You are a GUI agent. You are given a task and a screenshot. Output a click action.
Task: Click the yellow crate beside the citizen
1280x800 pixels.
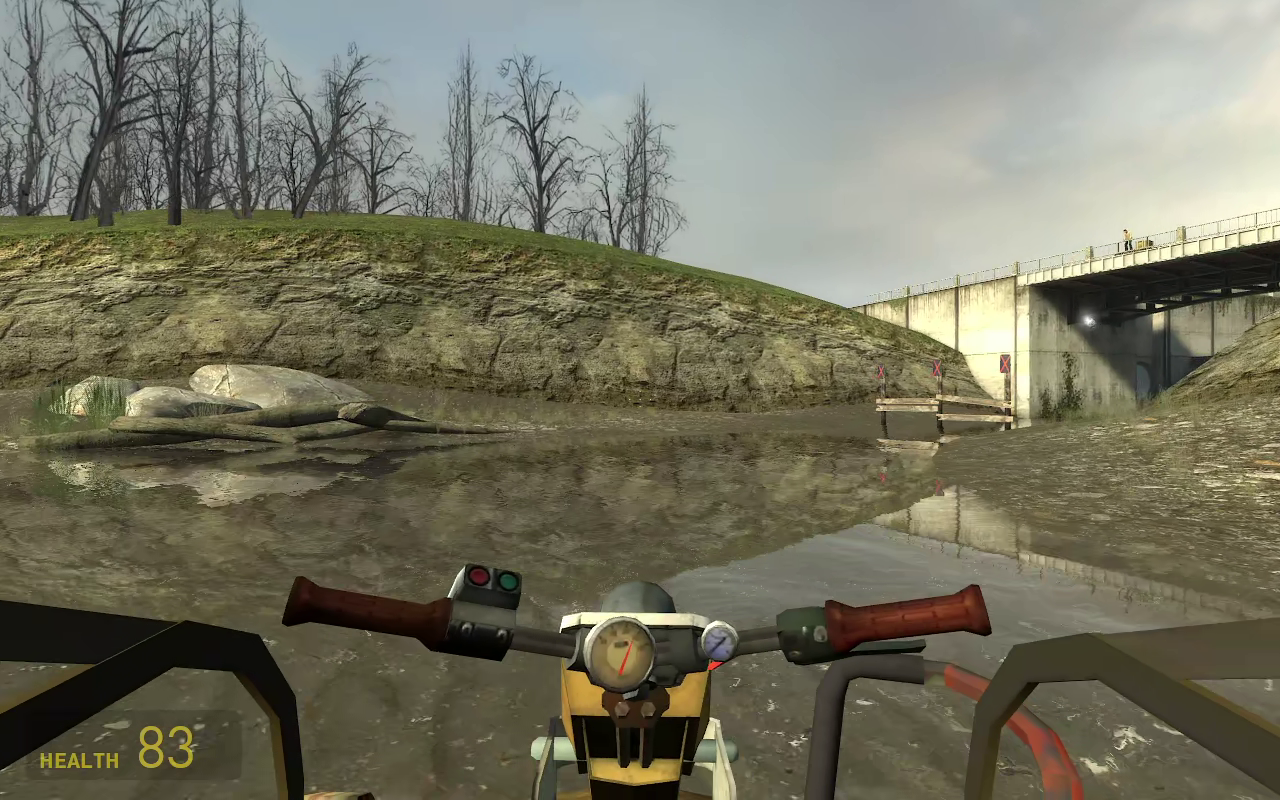[x=1142, y=244]
